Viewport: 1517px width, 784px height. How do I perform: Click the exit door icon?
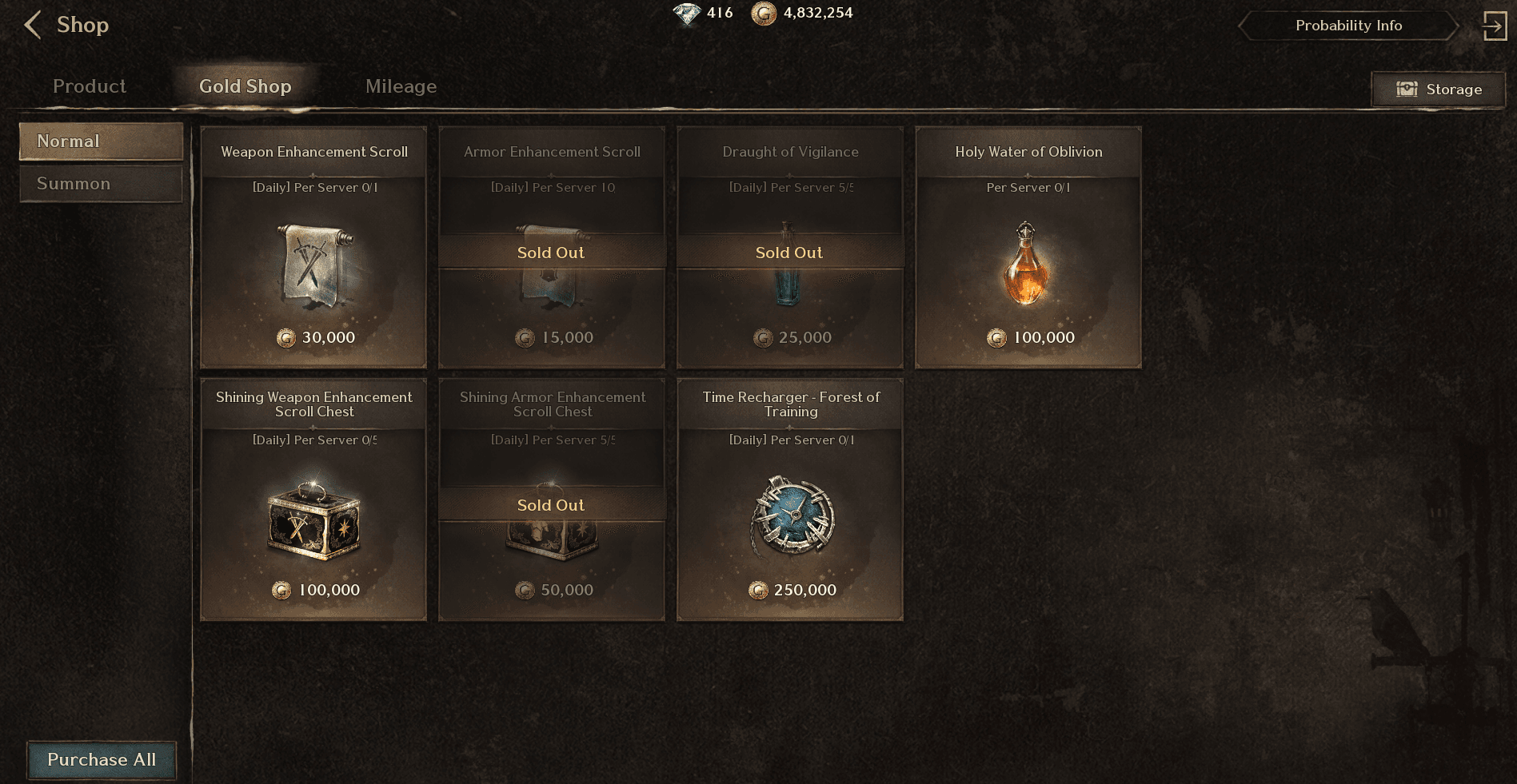tap(1494, 26)
